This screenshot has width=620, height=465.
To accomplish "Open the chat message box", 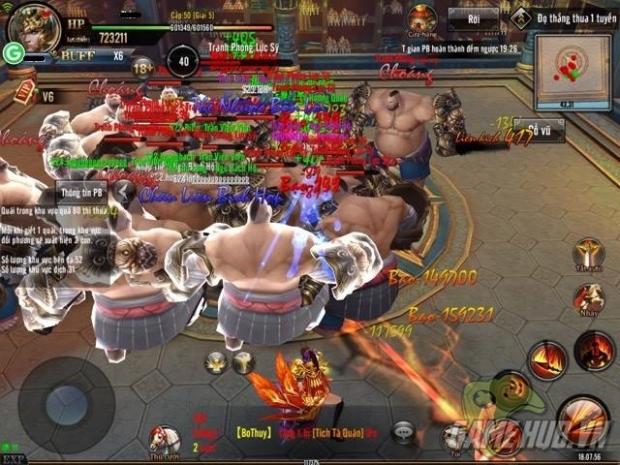I will 290,433.
